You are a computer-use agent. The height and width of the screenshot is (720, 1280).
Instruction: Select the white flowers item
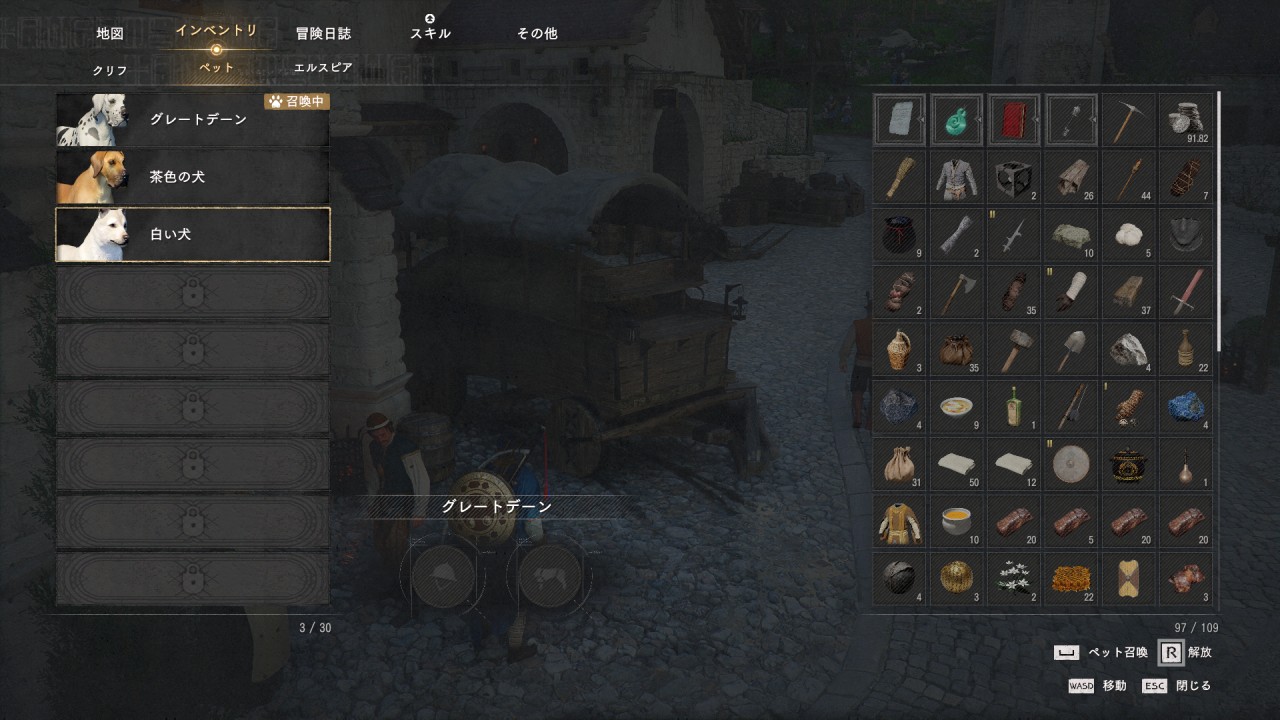[x=1014, y=578]
